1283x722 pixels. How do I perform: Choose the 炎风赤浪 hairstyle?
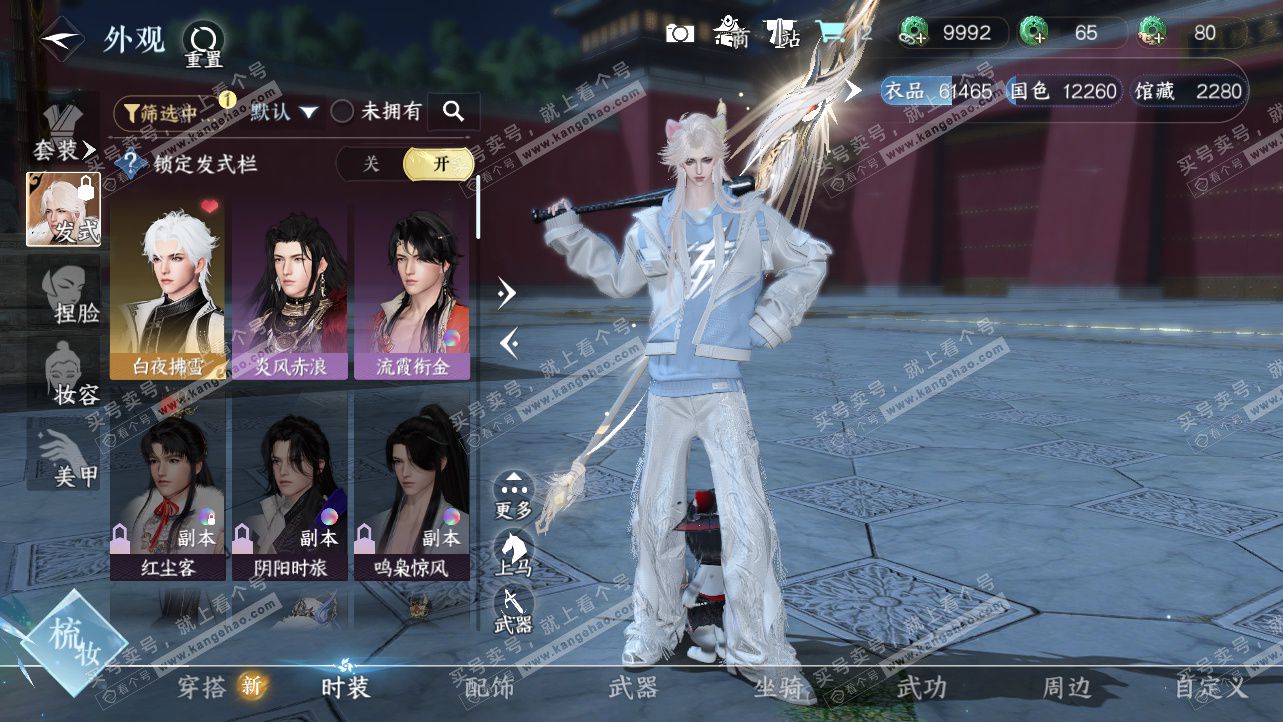coord(289,290)
